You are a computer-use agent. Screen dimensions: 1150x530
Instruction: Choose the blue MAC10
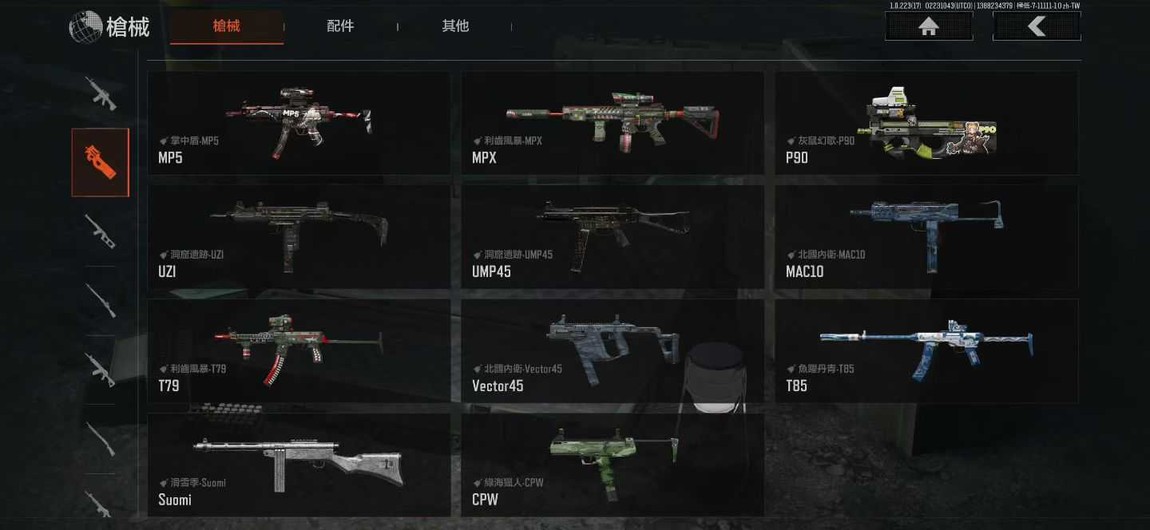tap(926, 237)
